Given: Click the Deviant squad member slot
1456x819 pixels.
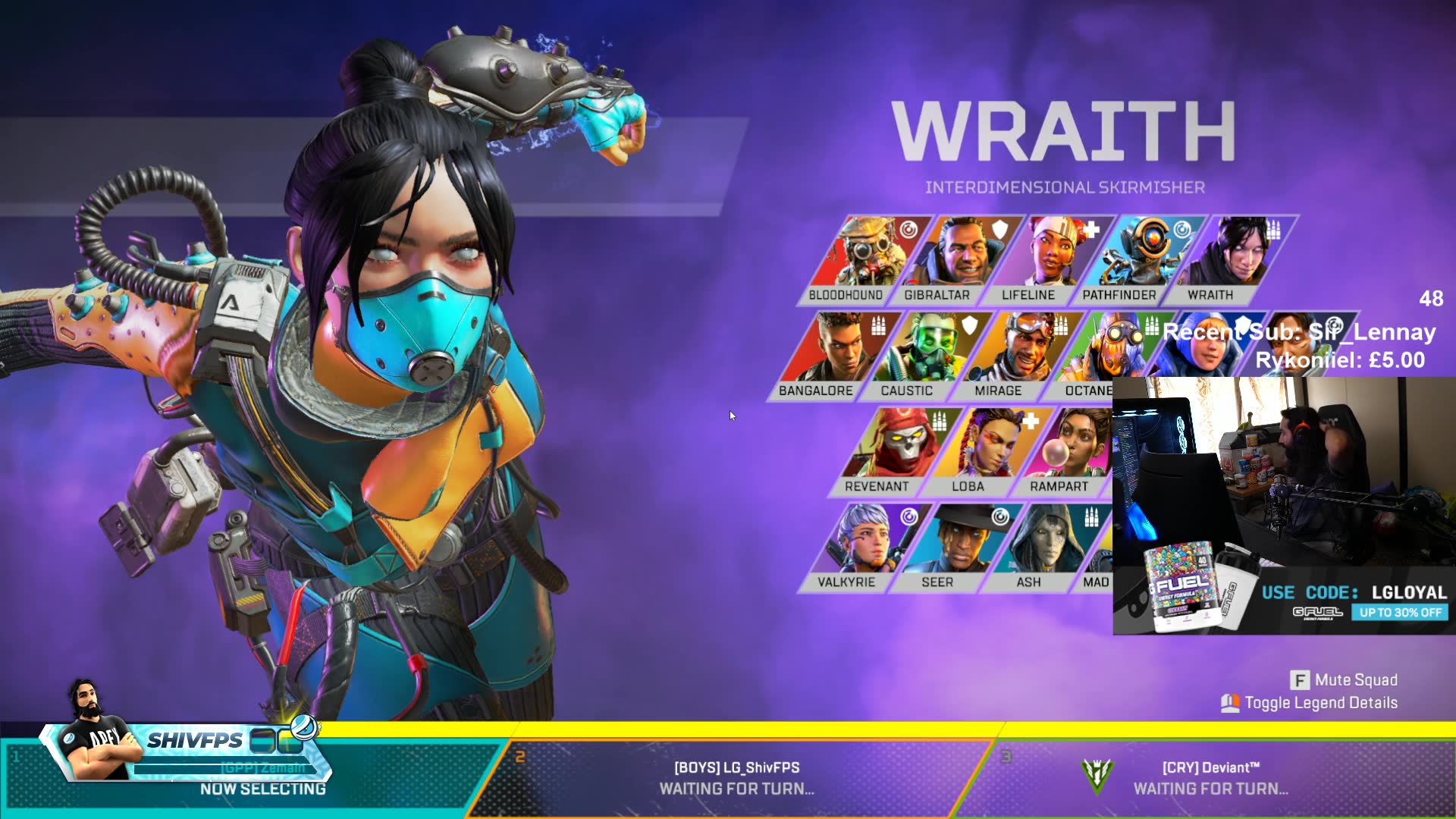Looking at the screenshot, I should [1210, 777].
